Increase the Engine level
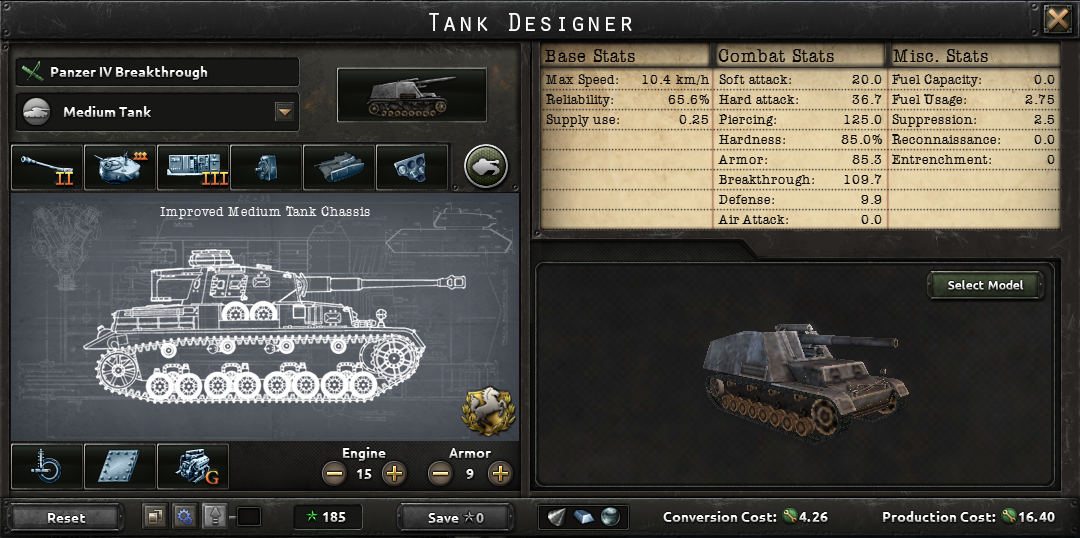 (x=394, y=474)
